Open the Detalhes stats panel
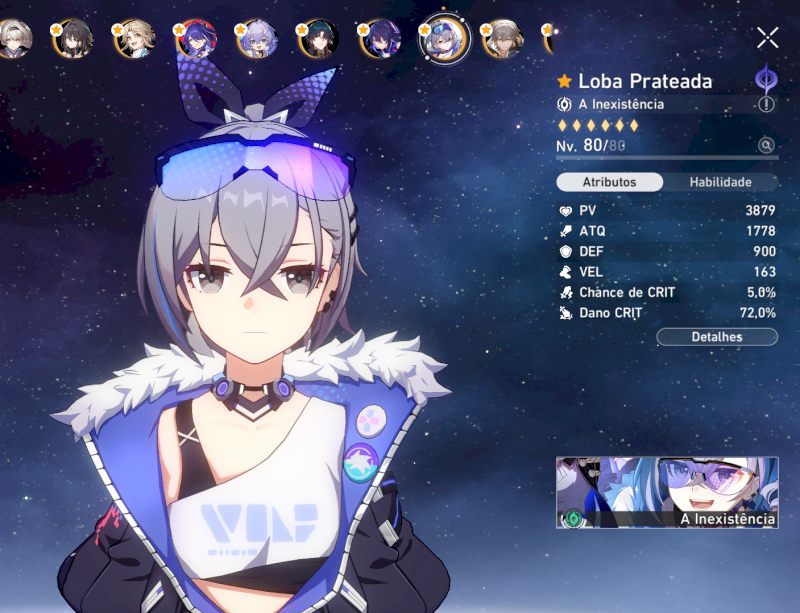Image resolution: width=800 pixels, height=613 pixels. [x=716, y=337]
